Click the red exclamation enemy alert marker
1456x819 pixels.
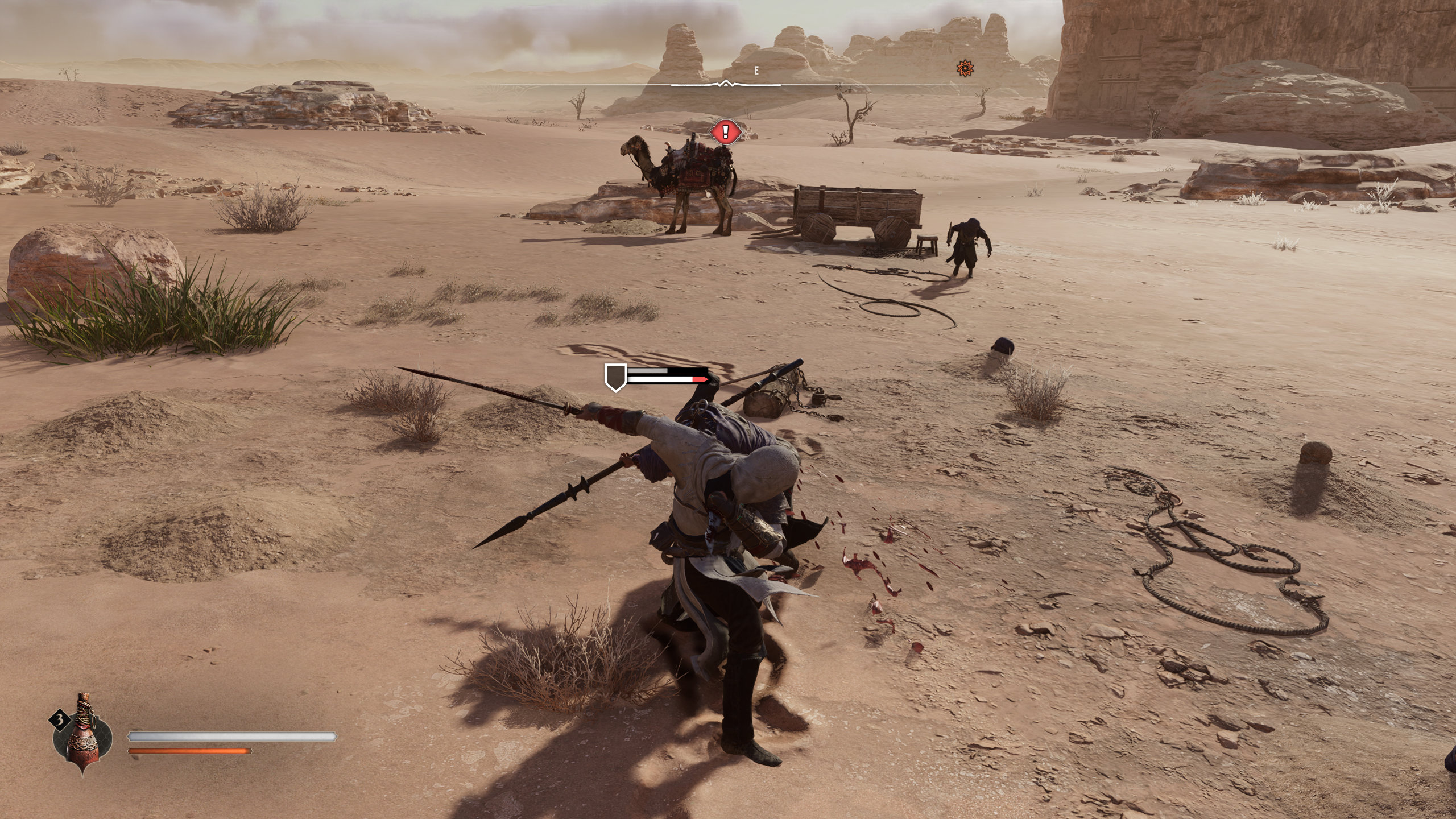725,133
